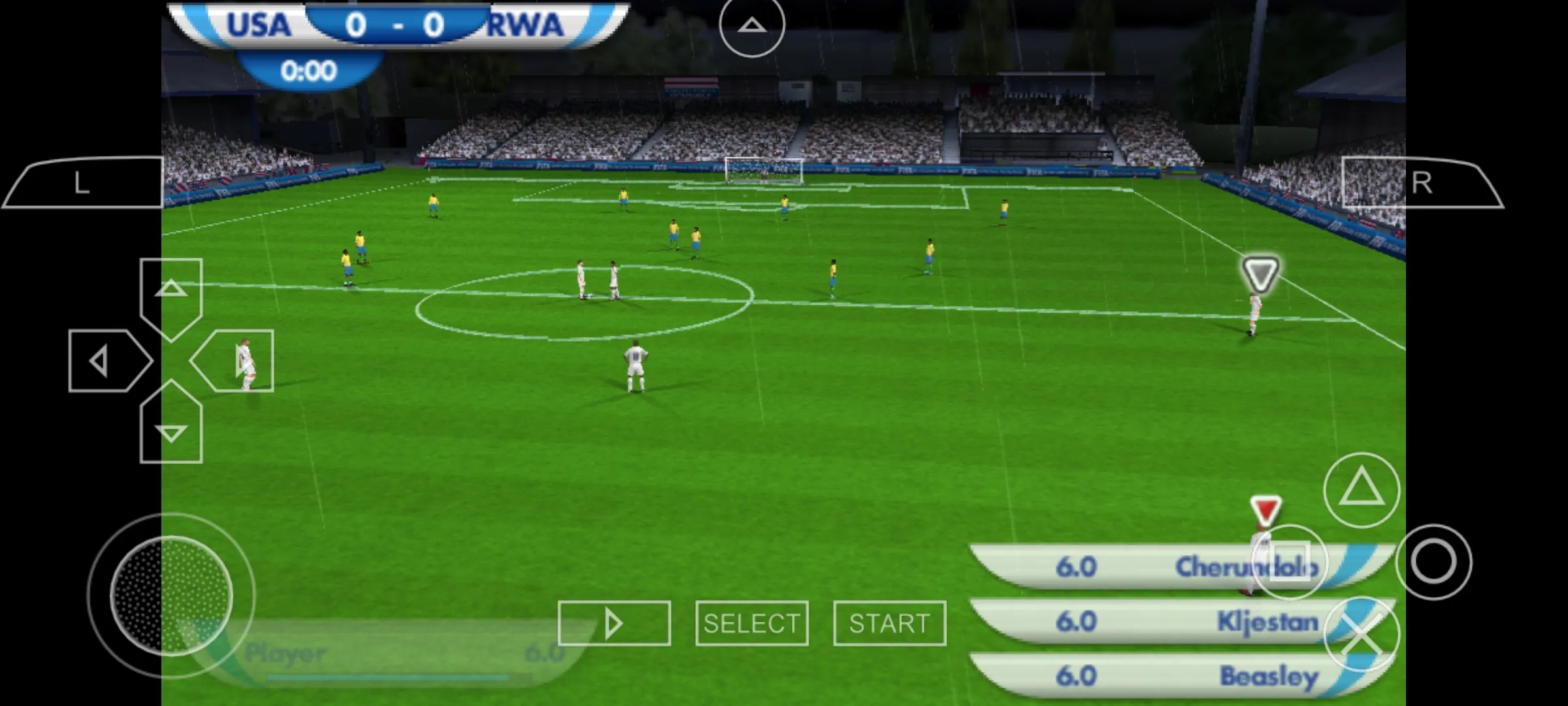Tap the L shoulder button

pos(82,184)
